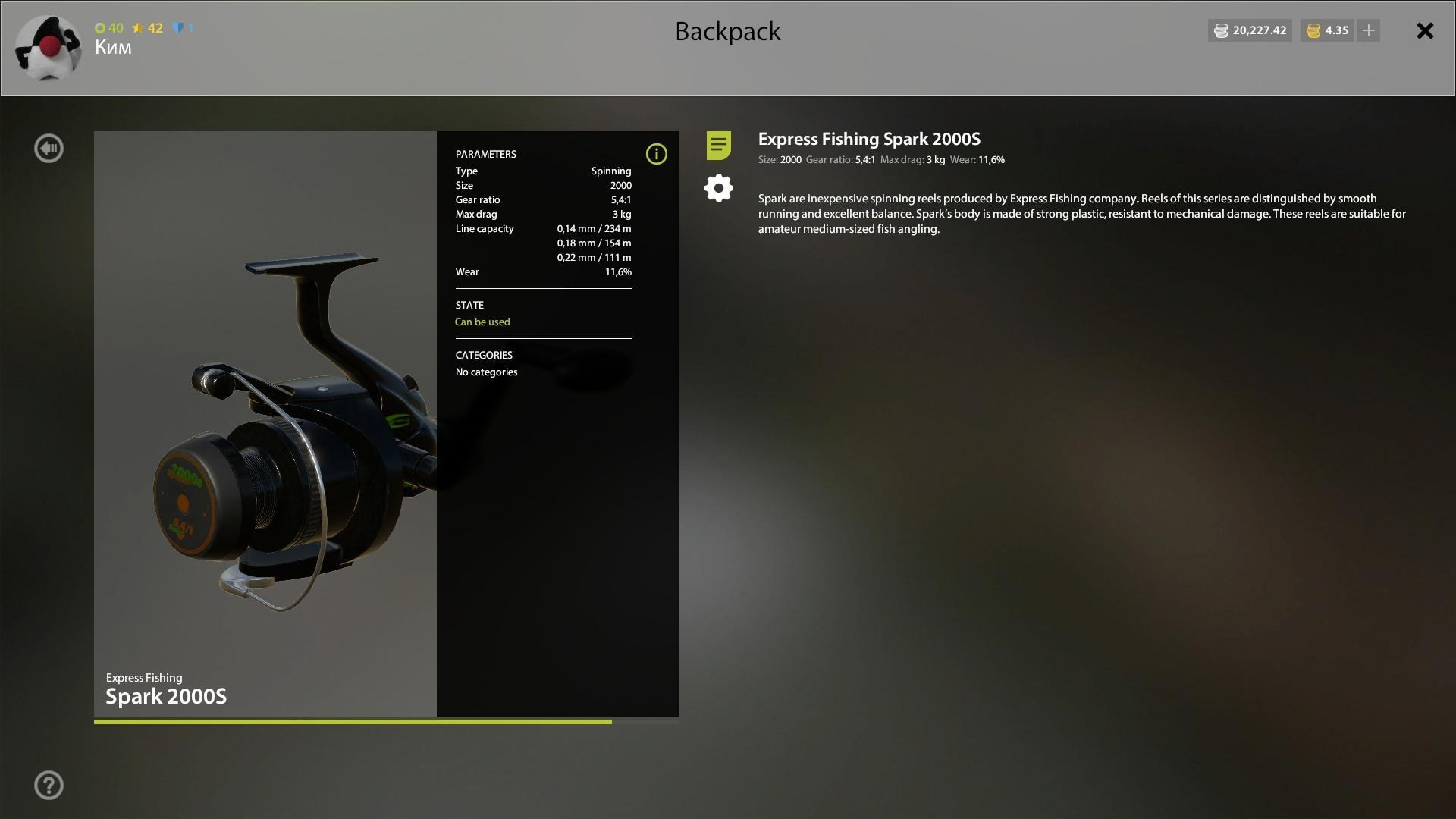Screen dimensions: 1456x819
Task: Click the yellow star rank icon
Action: tap(139, 28)
